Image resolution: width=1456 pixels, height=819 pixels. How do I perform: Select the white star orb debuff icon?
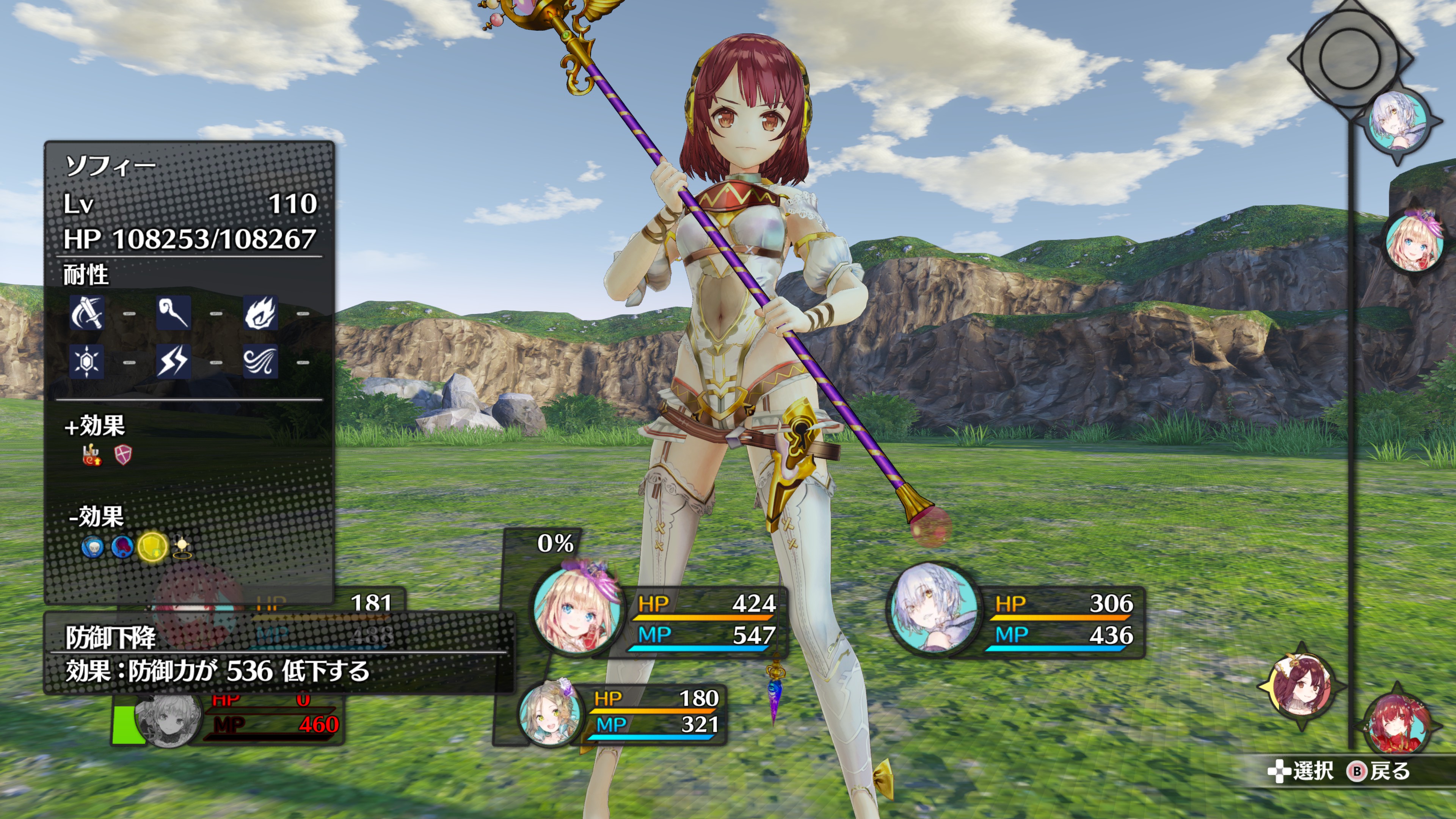pos(182,546)
